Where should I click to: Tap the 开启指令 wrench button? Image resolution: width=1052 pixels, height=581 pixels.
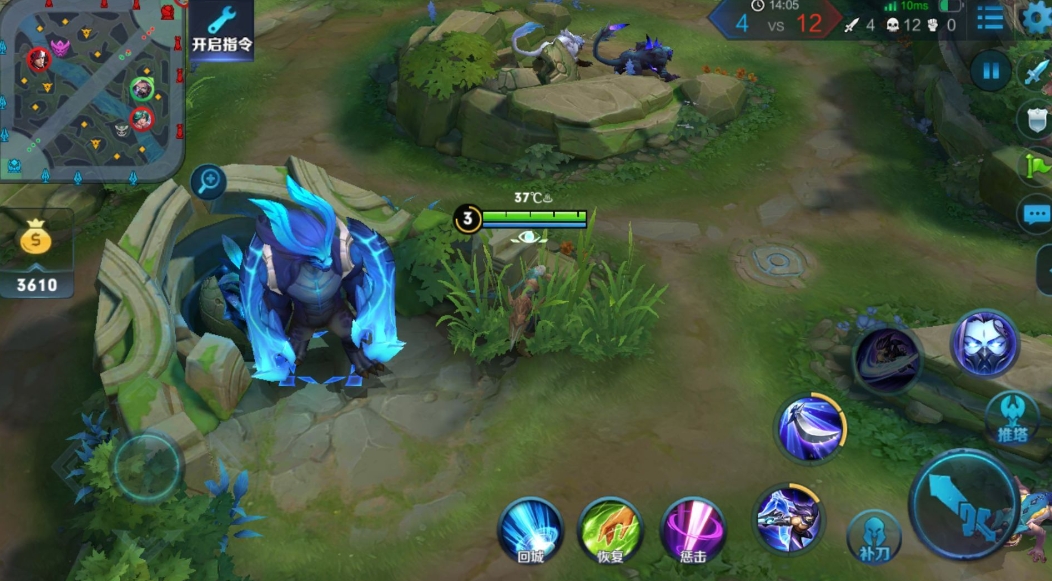click(221, 30)
